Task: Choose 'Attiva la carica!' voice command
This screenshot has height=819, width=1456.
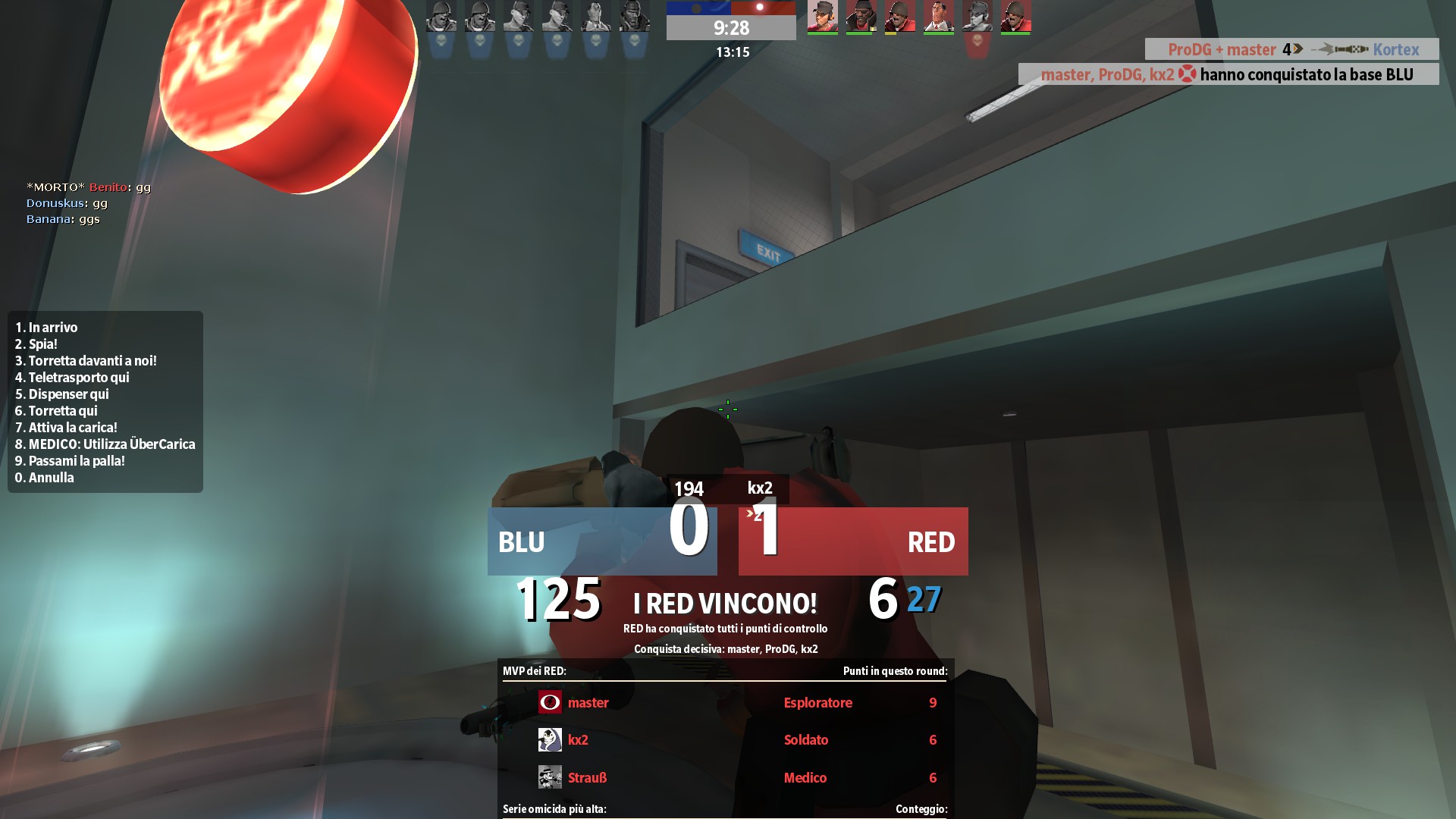Action: 66,428
